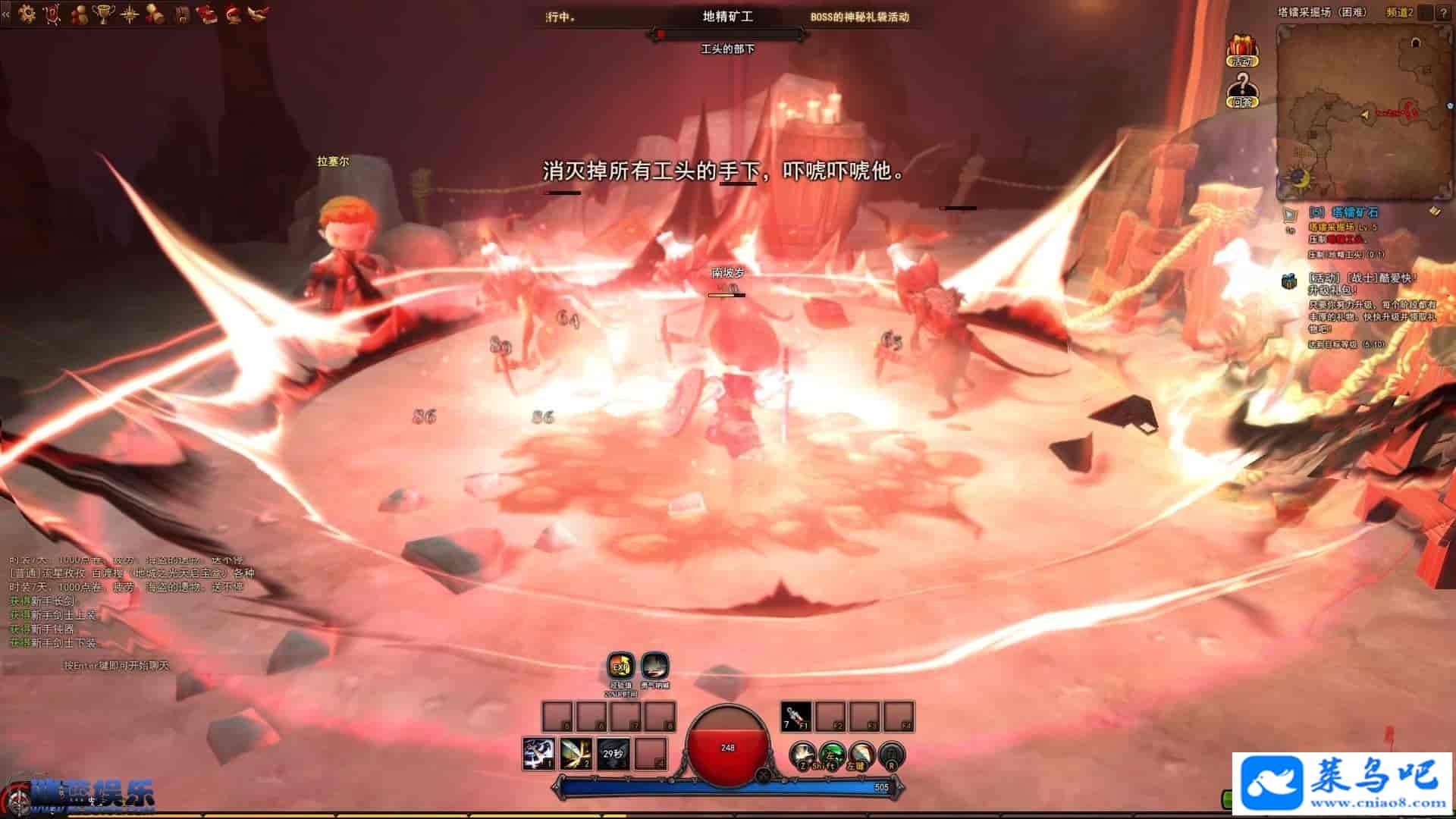Open the two-figures social icon
The height and width of the screenshot is (819, 1456).
(78, 13)
